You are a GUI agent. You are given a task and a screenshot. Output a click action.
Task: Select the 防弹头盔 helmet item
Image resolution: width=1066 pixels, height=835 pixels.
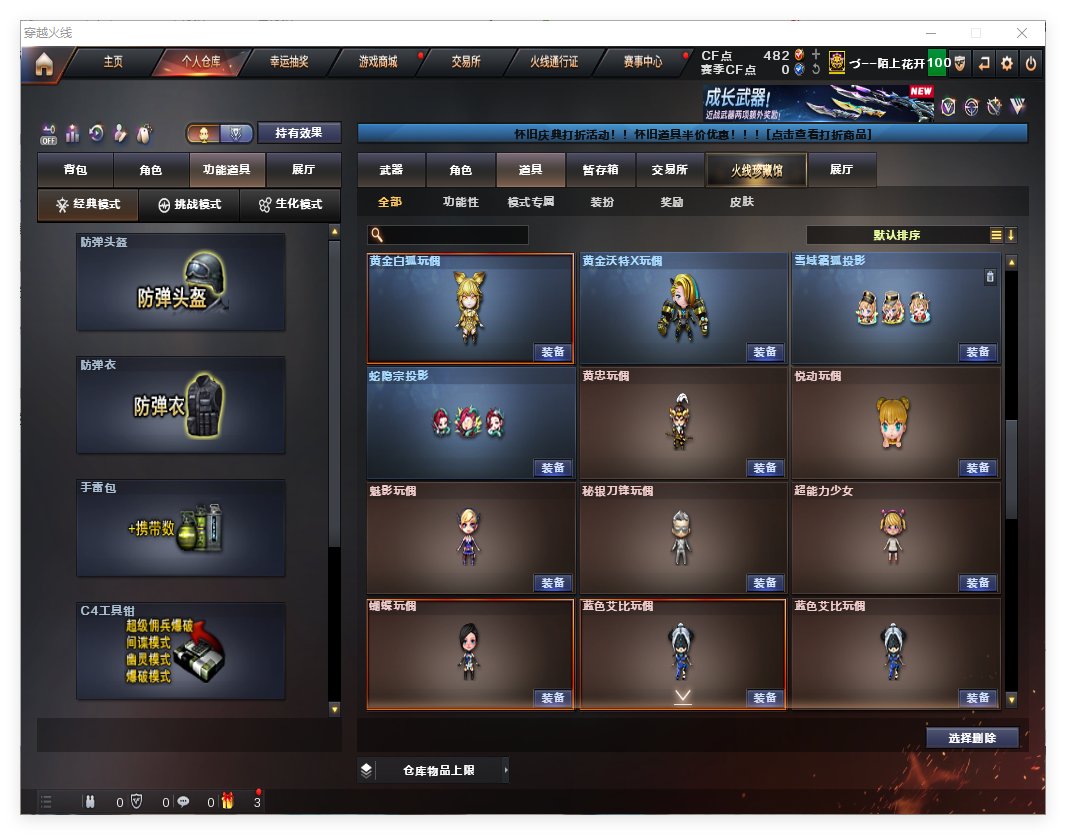point(181,282)
